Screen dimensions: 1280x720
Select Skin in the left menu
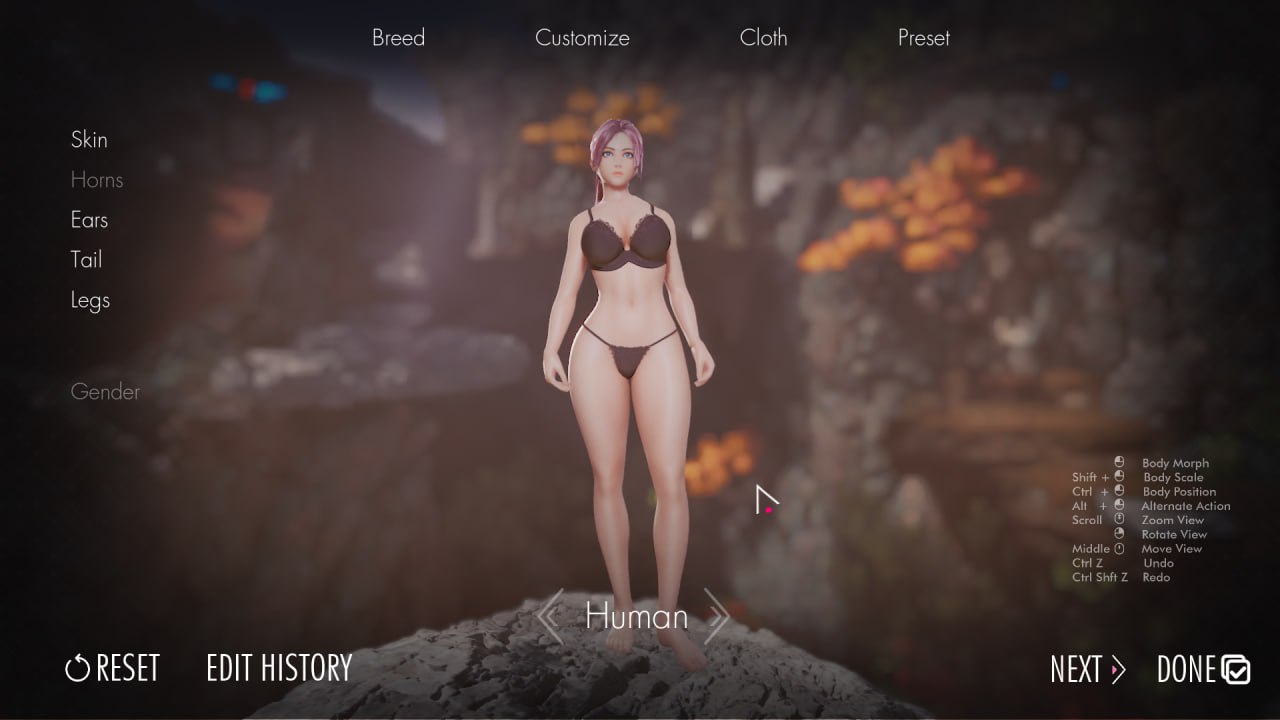click(x=89, y=140)
